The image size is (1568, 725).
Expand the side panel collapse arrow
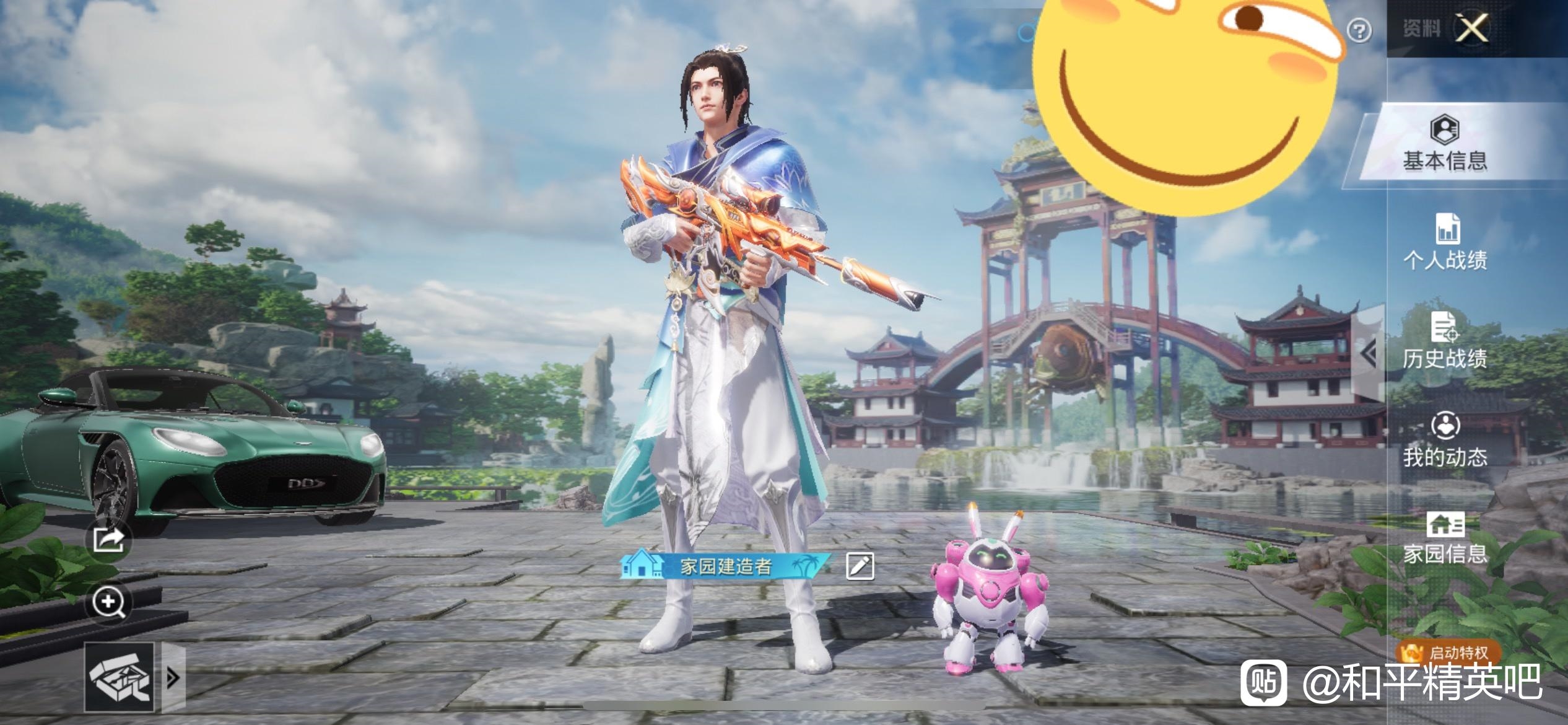point(1369,354)
